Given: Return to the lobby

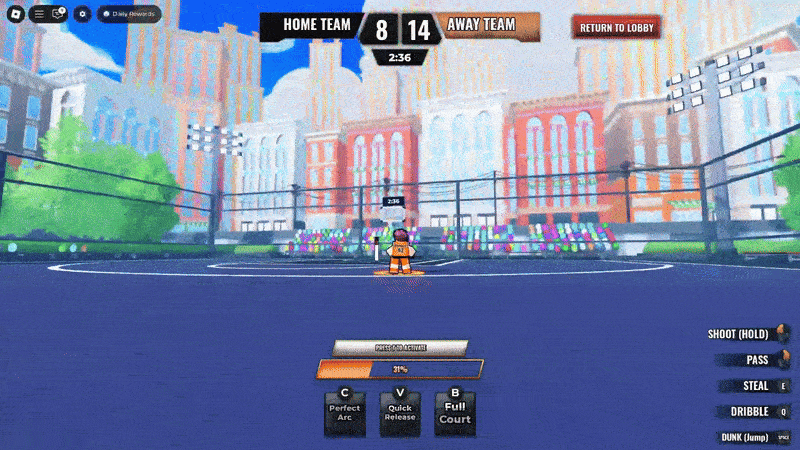Looking at the screenshot, I should (x=616, y=27).
